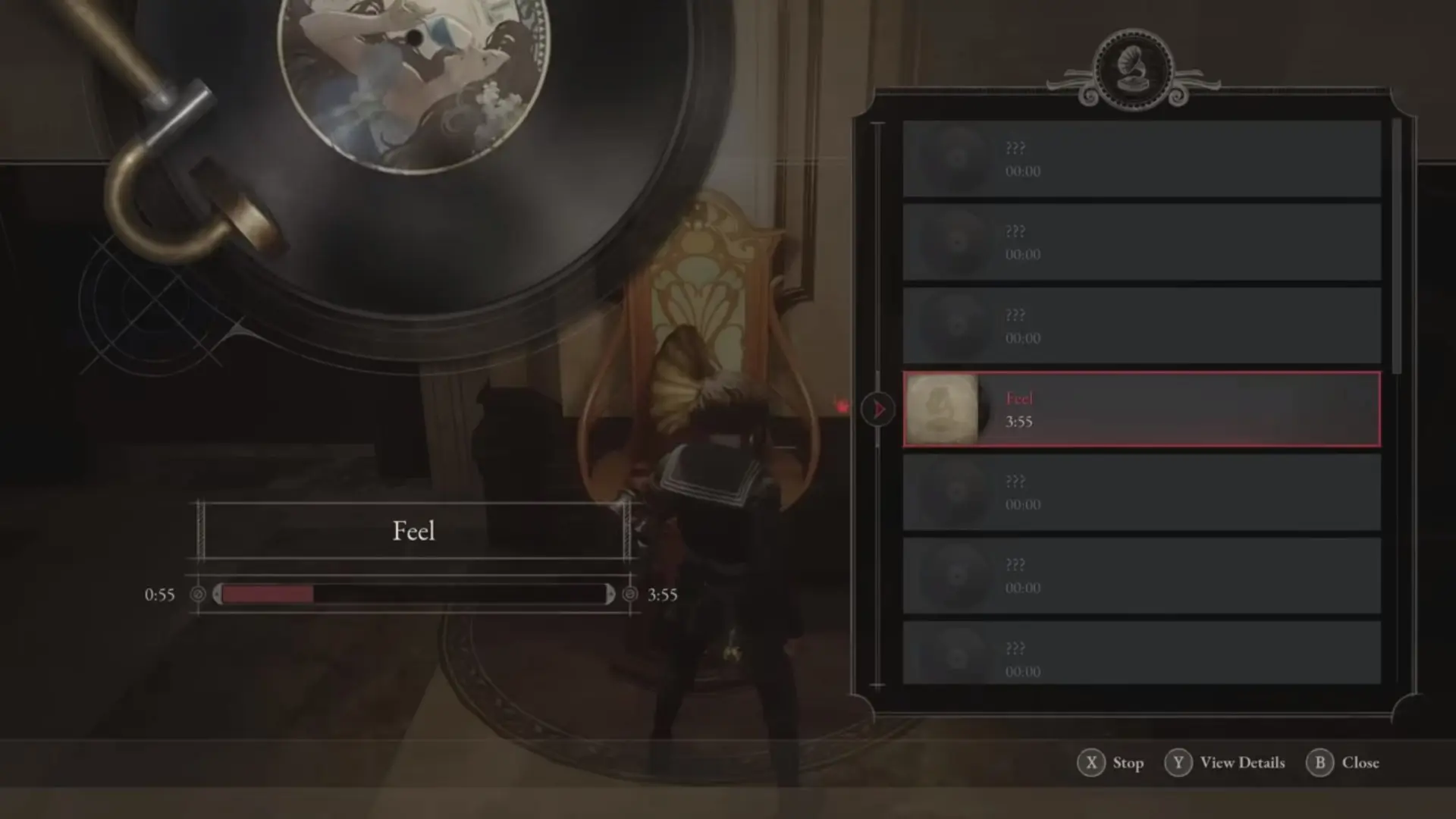Click the Stop label to stop playback

(x=1129, y=763)
